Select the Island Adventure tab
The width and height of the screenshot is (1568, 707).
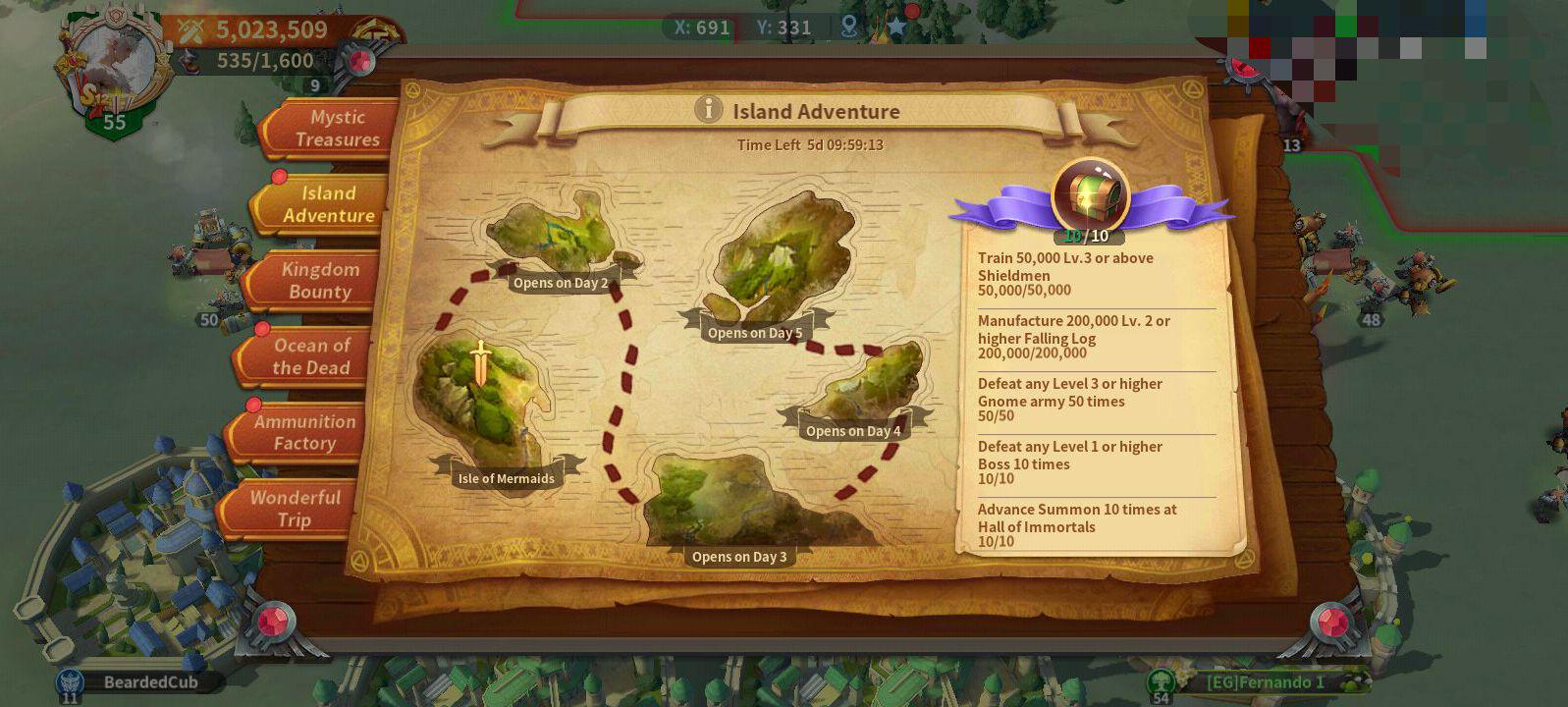[324, 204]
